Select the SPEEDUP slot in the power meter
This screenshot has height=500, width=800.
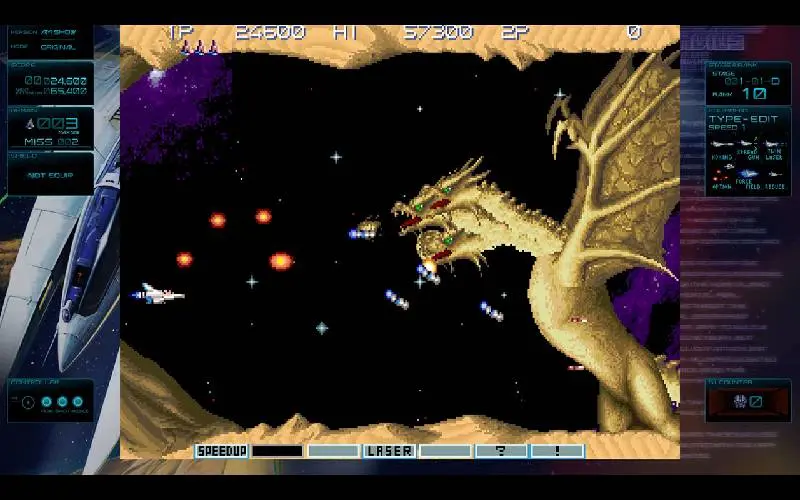click(221, 451)
